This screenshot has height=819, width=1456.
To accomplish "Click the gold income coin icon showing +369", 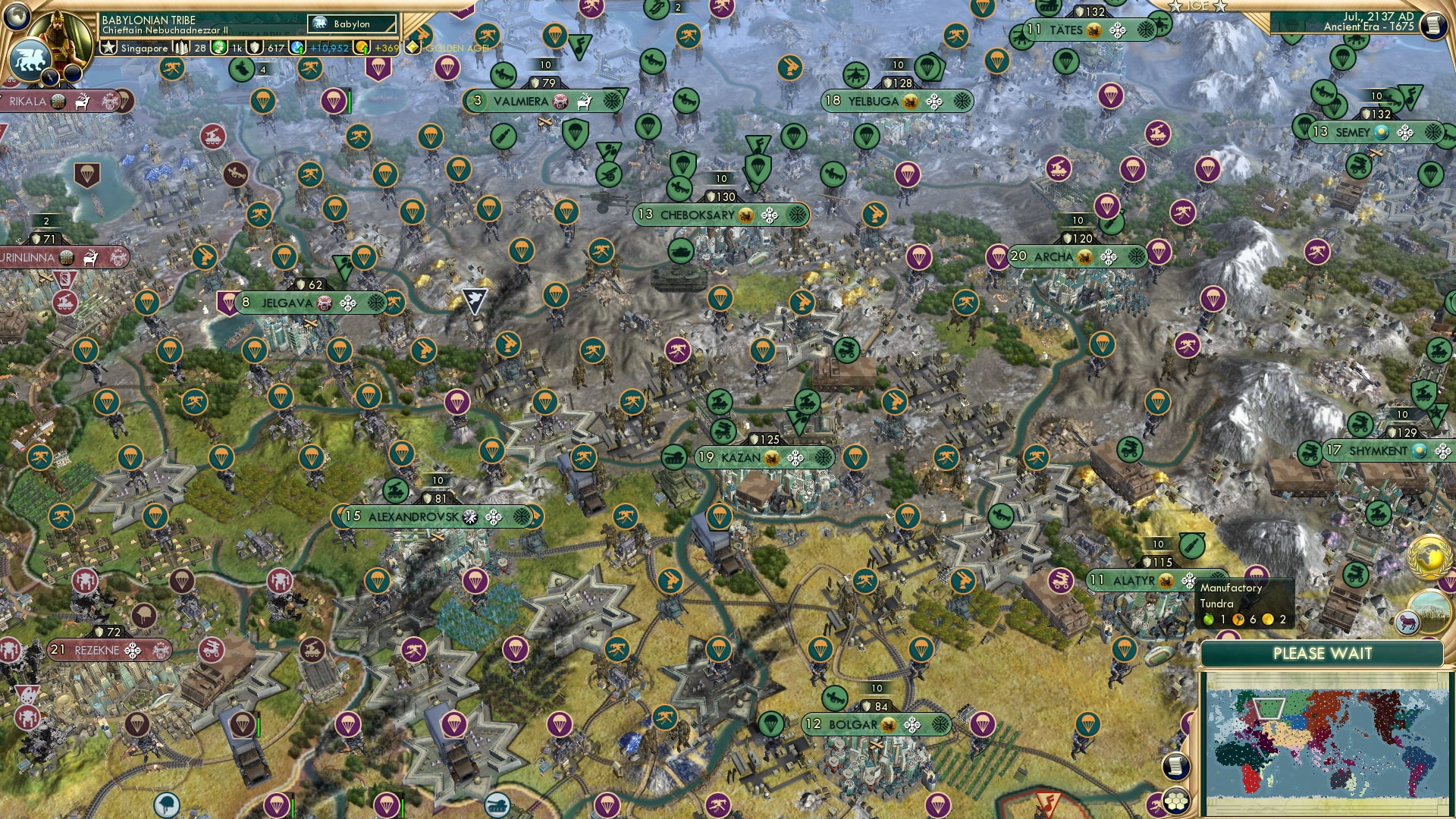I will (361, 47).
